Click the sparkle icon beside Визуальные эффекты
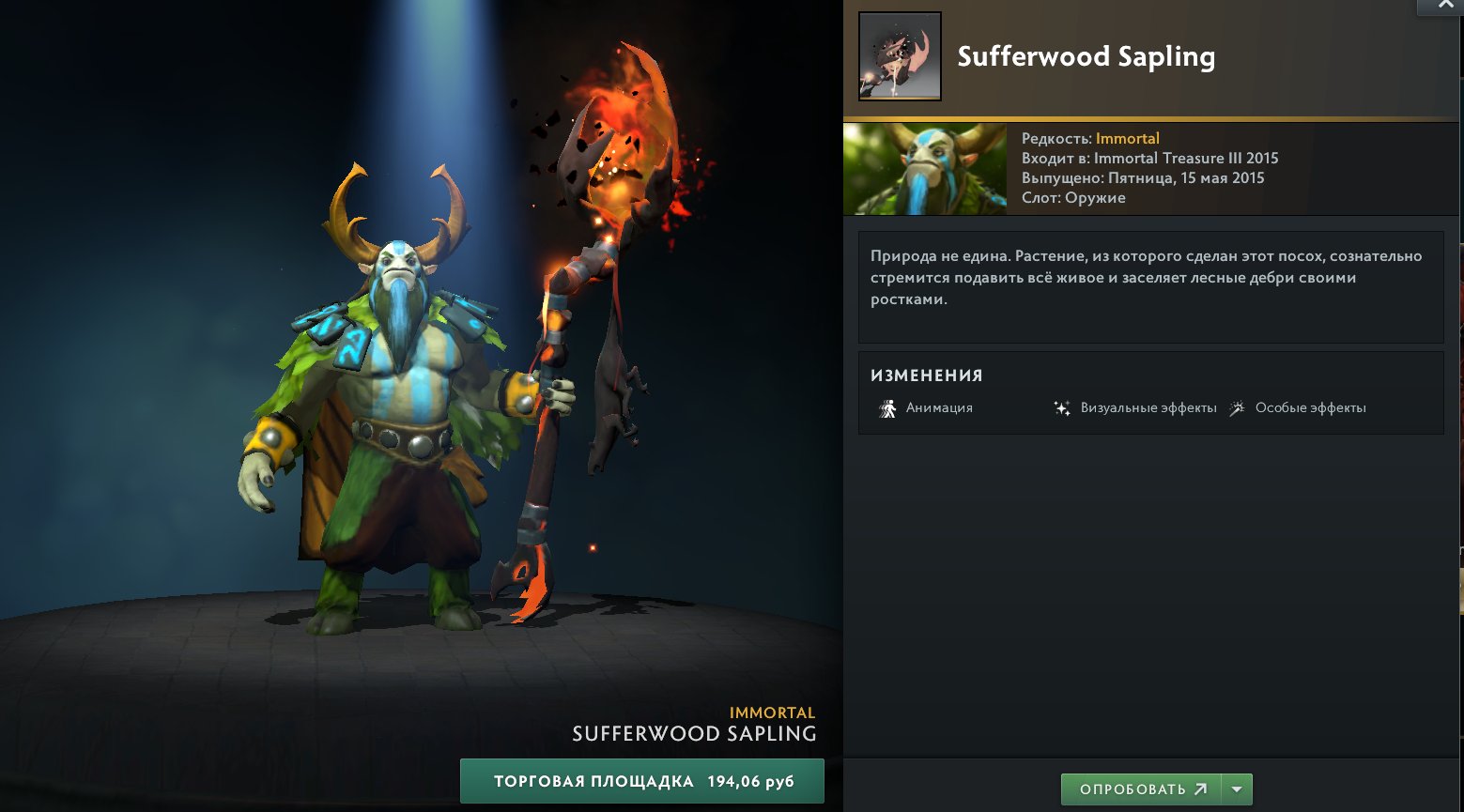Image resolution: width=1464 pixels, height=812 pixels. tap(1062, 407)
